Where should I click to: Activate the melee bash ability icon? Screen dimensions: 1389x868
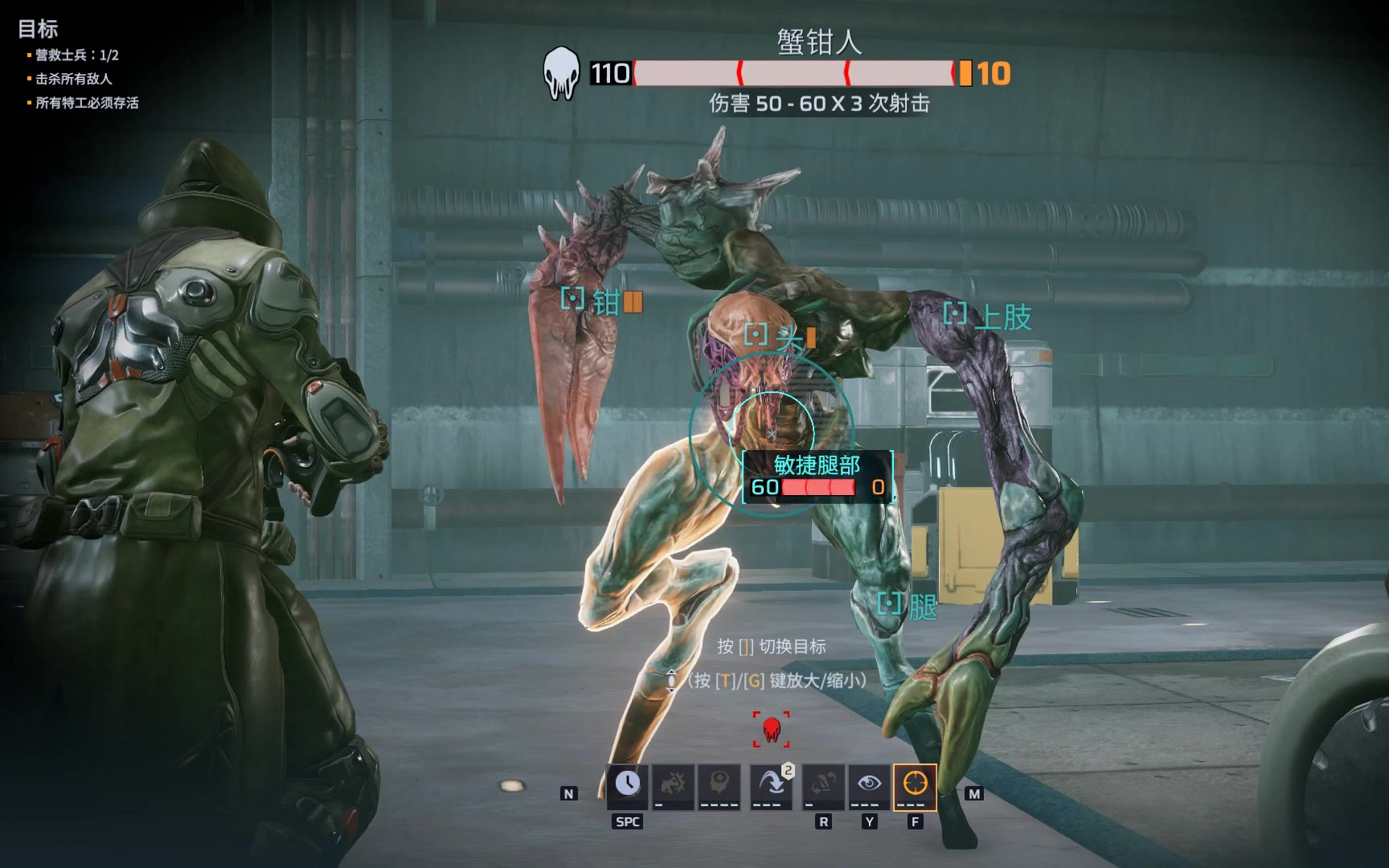click(673, 784)
